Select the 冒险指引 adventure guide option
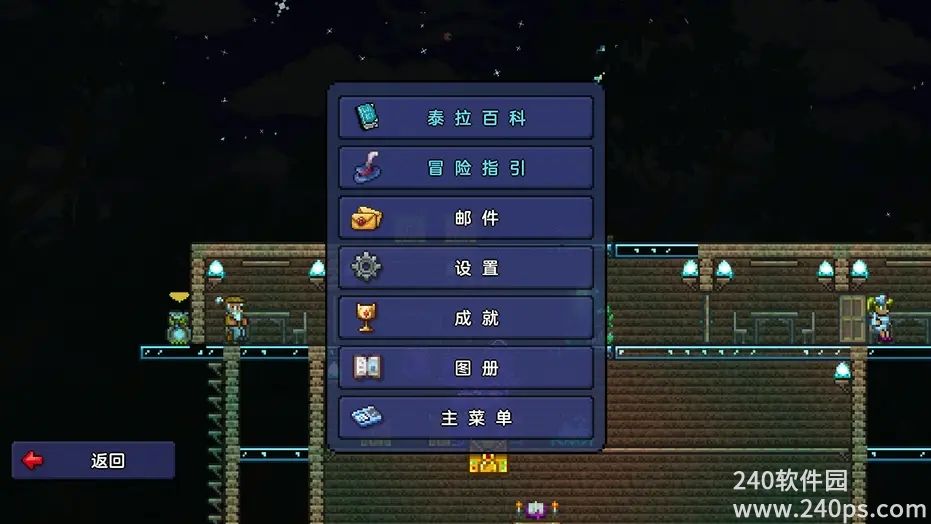 click(x=465, y=168)
